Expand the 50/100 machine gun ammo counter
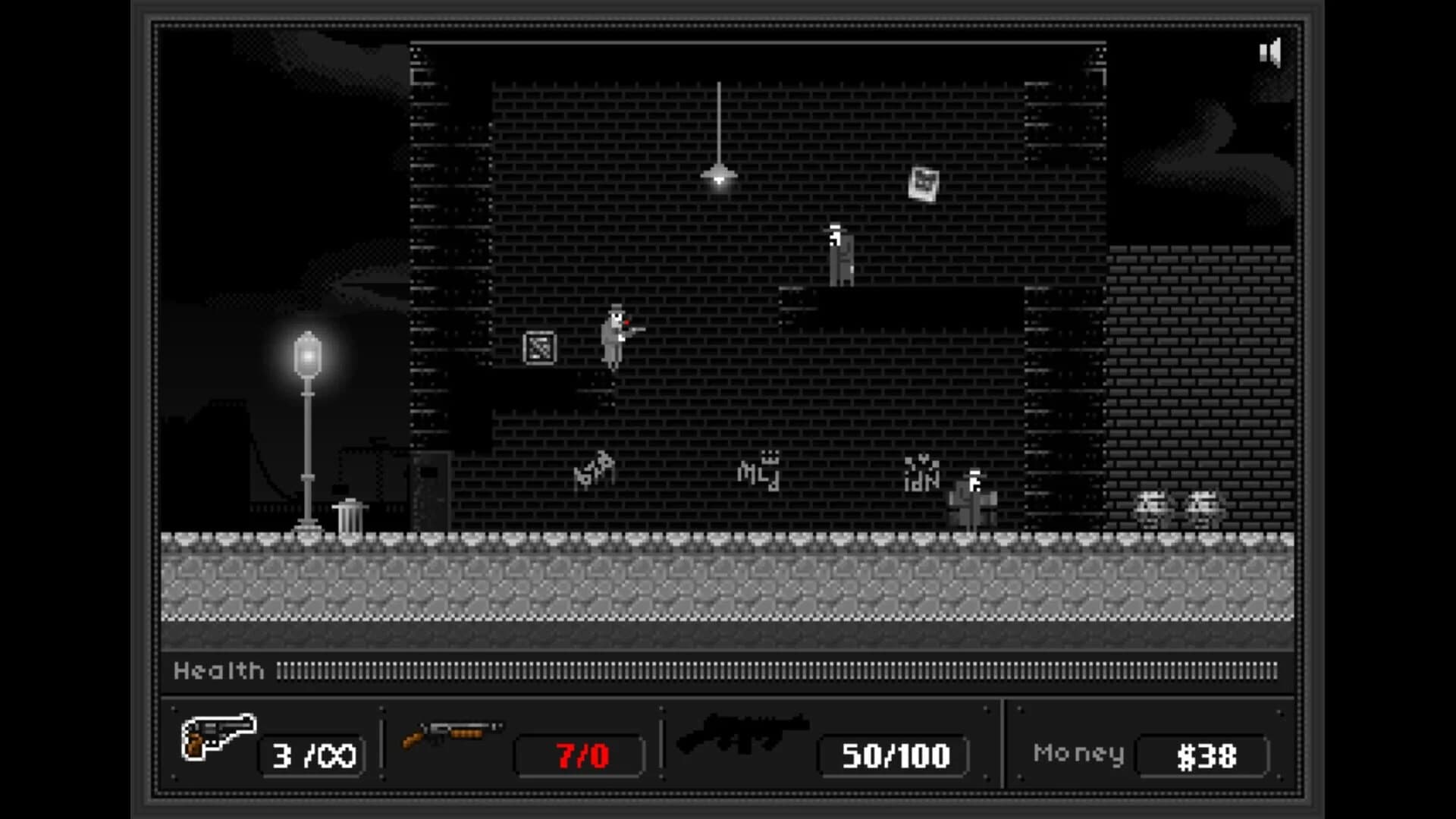1456x819 pixels. tap(892, 755)
